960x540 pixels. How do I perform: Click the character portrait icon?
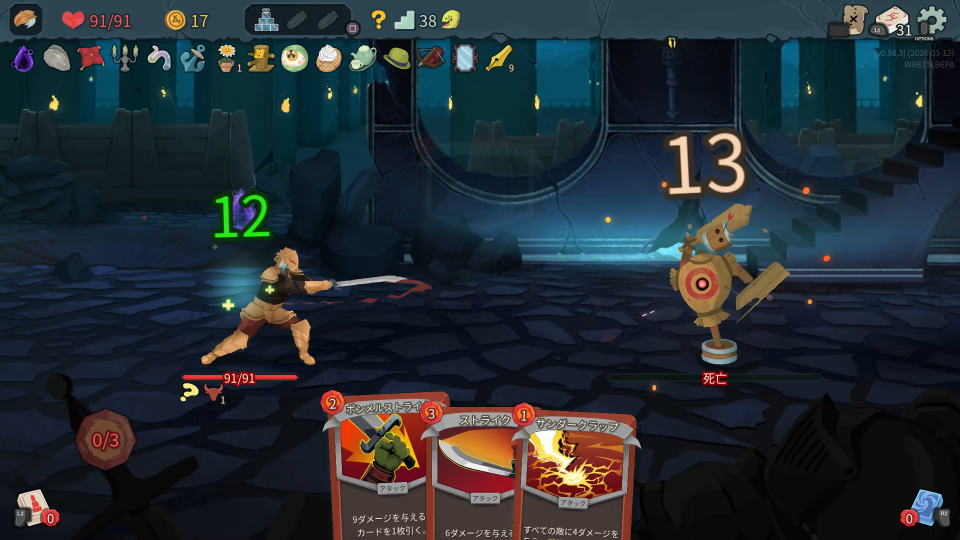(26, 19)
